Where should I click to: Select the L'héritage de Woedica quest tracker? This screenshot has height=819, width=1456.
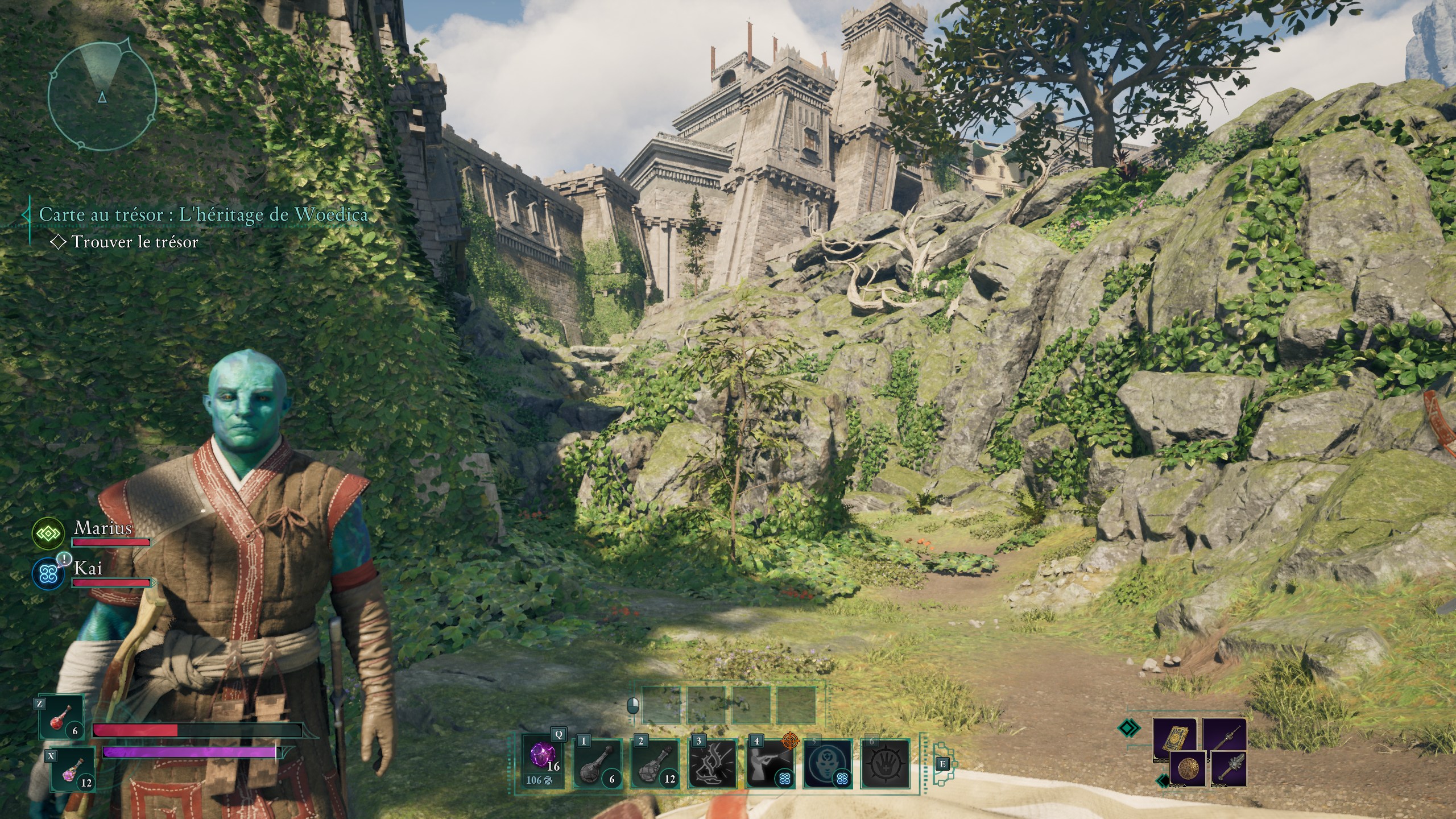click(203, 214)
